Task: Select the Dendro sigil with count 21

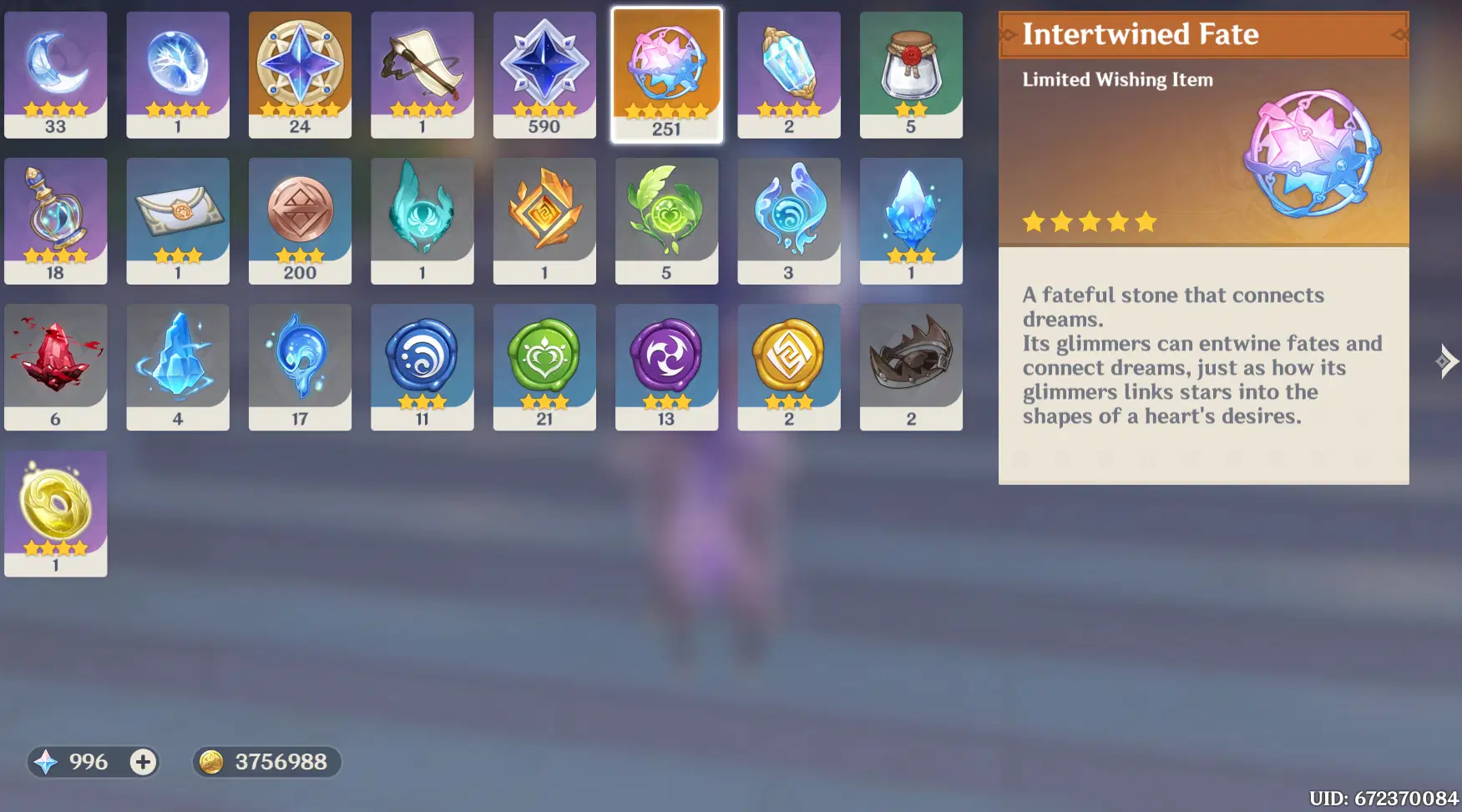Action: (544, 365)
